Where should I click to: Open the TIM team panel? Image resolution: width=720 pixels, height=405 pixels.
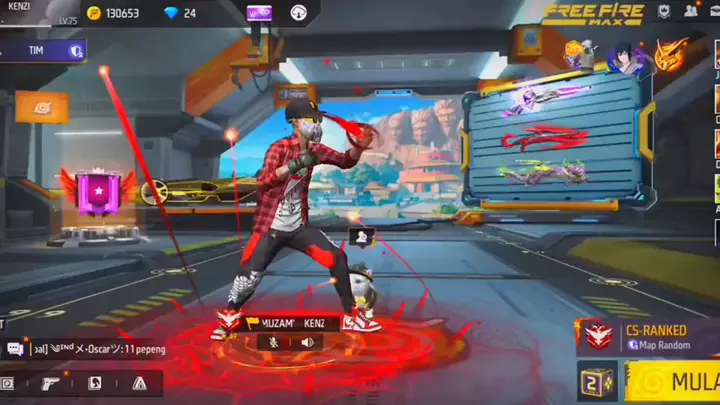42,50
